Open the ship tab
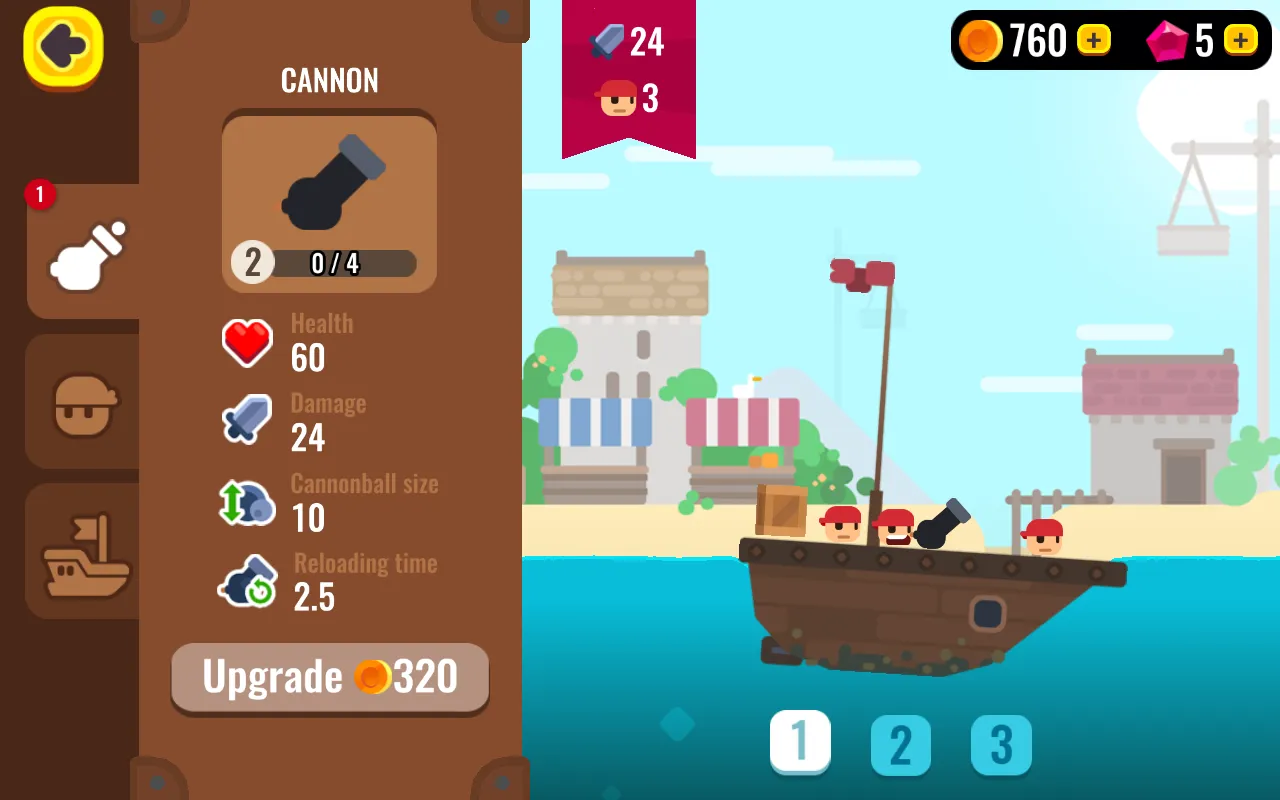 85,552
